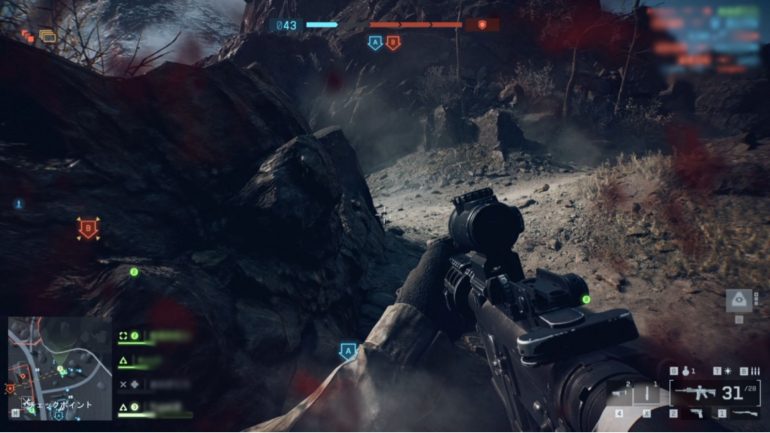This screenshot has width=770, height=433.
Task: Select the red objective B flag at top
Action: pos(393,43)
